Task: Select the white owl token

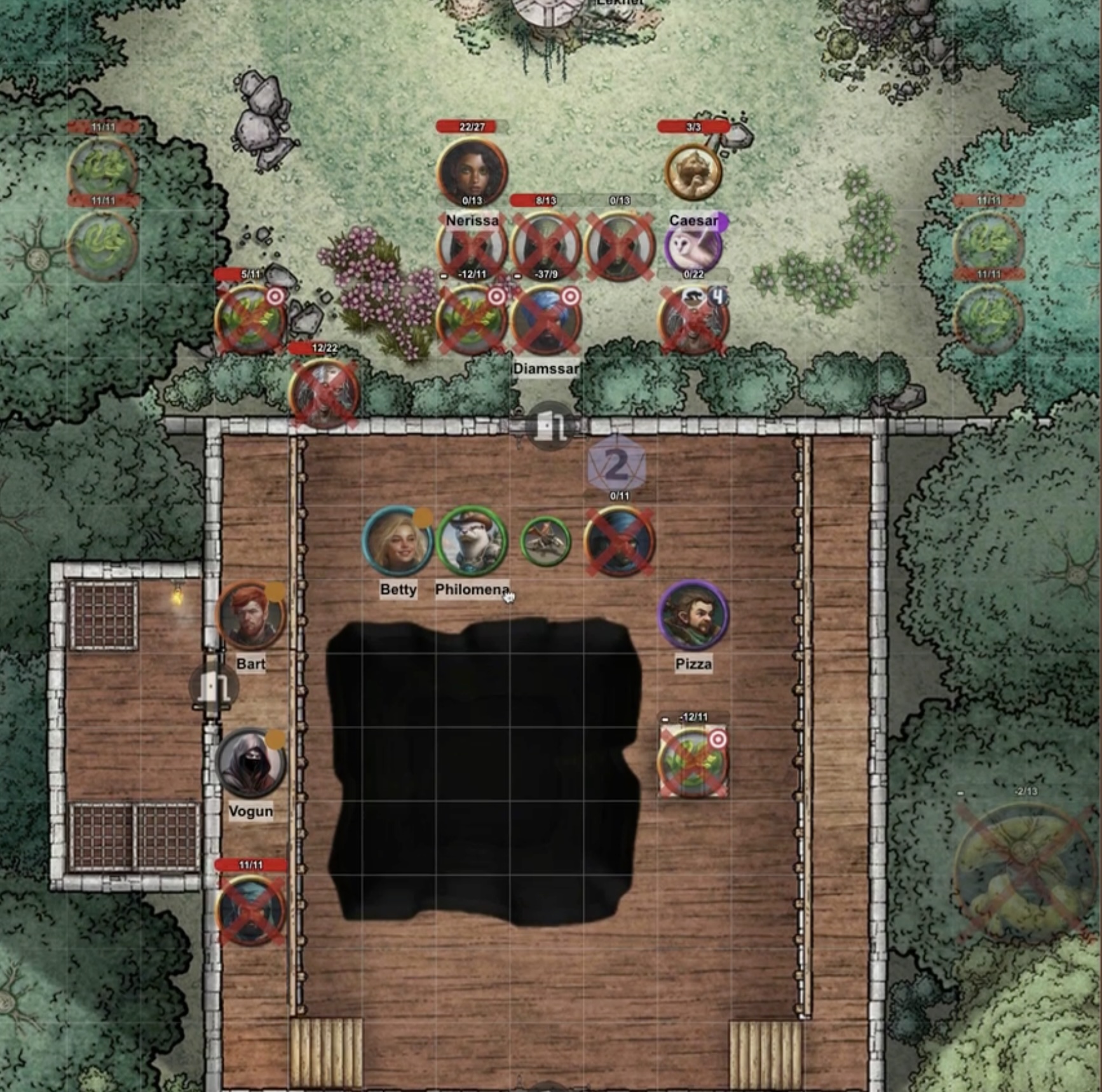Action: (x=693, y=247)
